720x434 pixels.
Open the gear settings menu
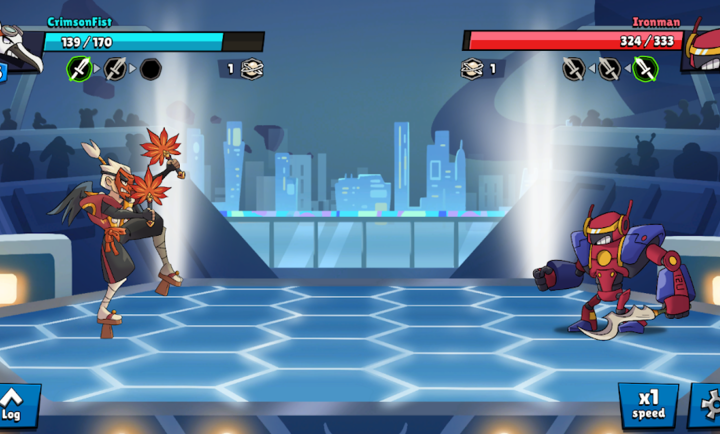(707, 404)
